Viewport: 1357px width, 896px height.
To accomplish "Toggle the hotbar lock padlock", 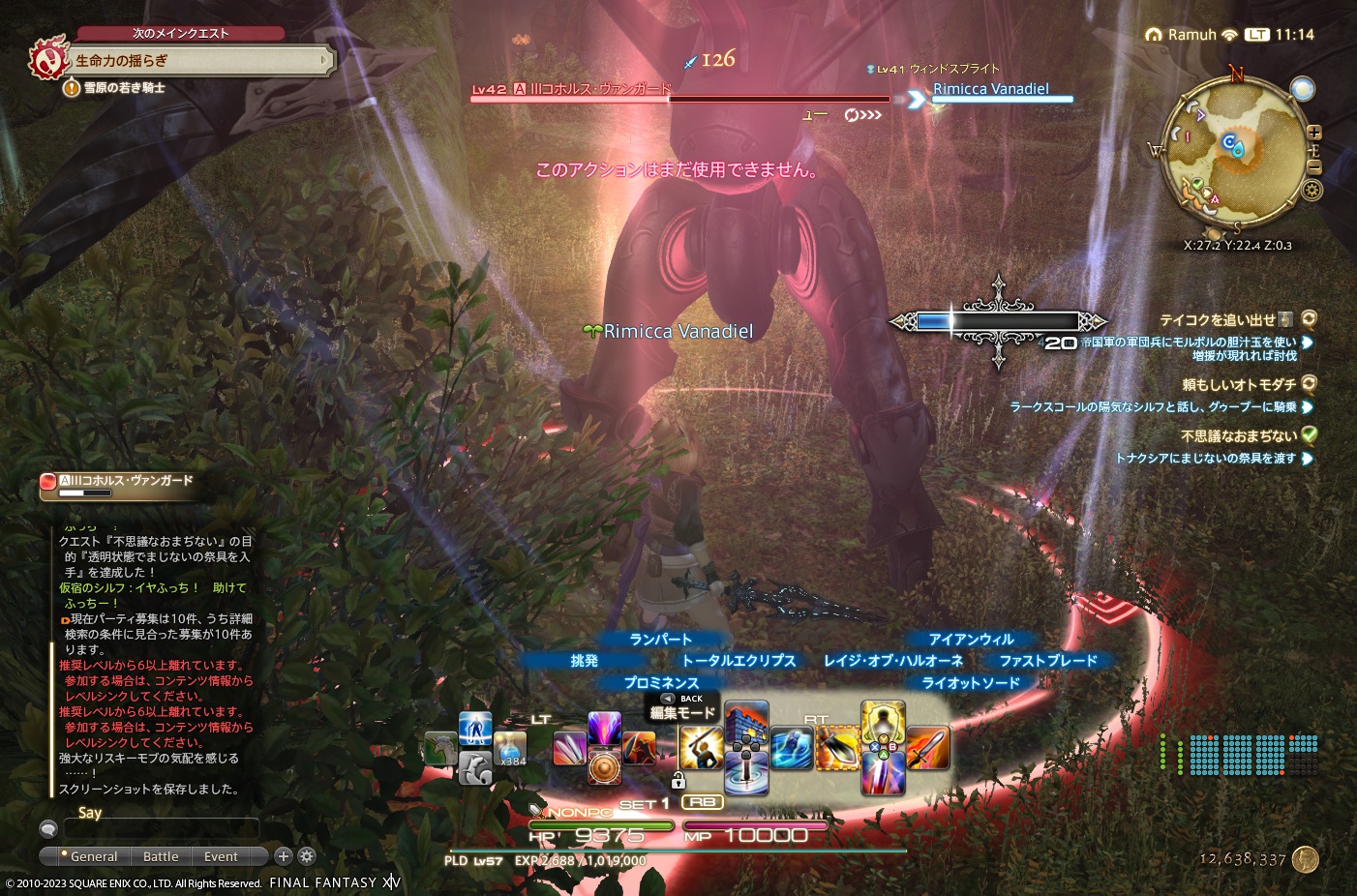I will pos(679,780).
